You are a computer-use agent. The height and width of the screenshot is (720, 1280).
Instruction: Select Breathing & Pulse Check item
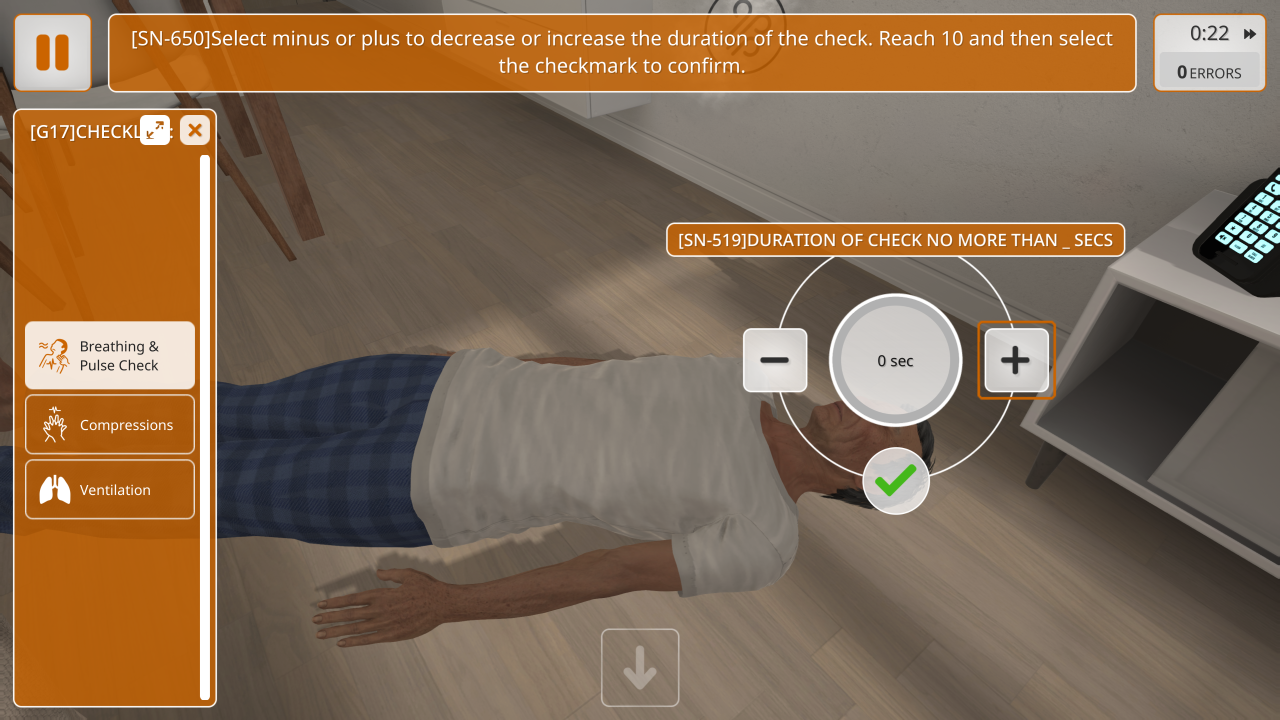[x=110, y=355]
